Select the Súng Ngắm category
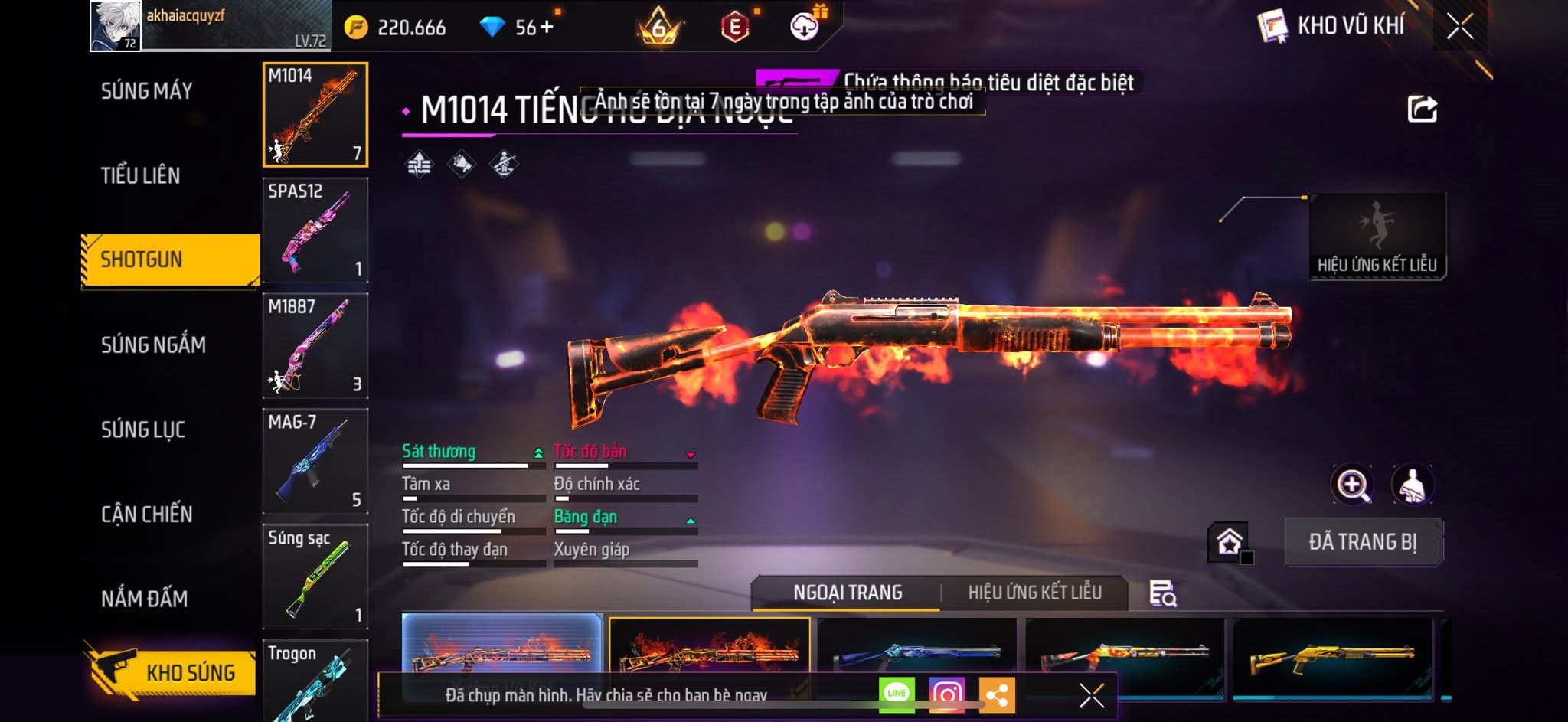Screen dimensions: 1568x722 [x=153, y=345]
